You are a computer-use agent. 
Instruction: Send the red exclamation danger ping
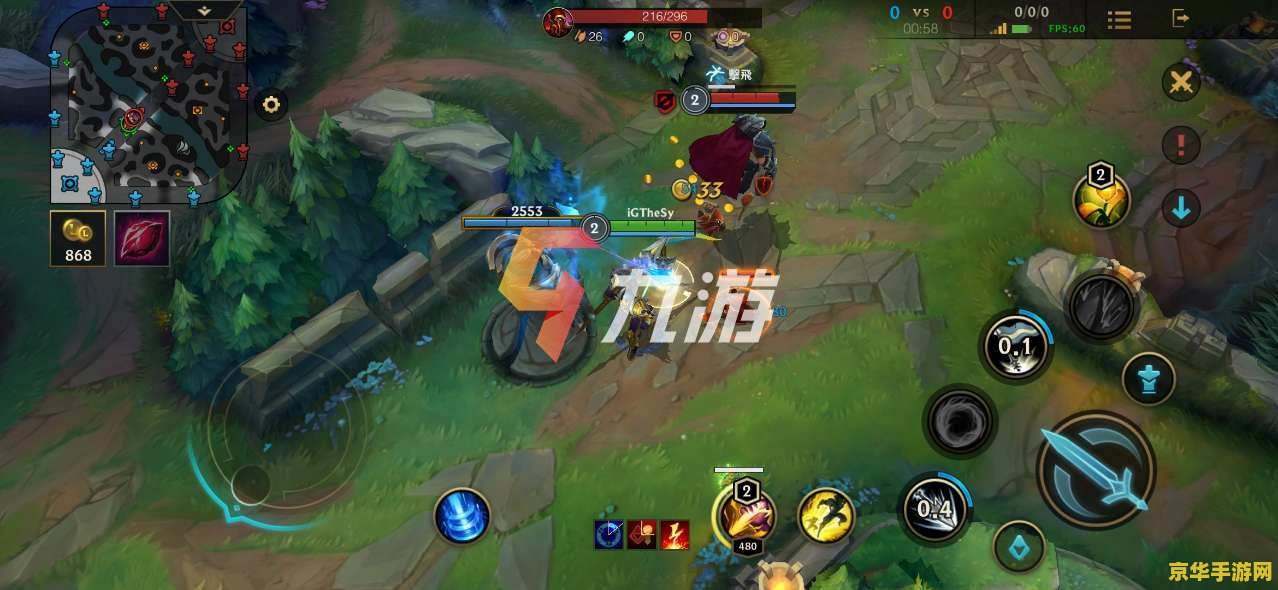coord(1181,145)
